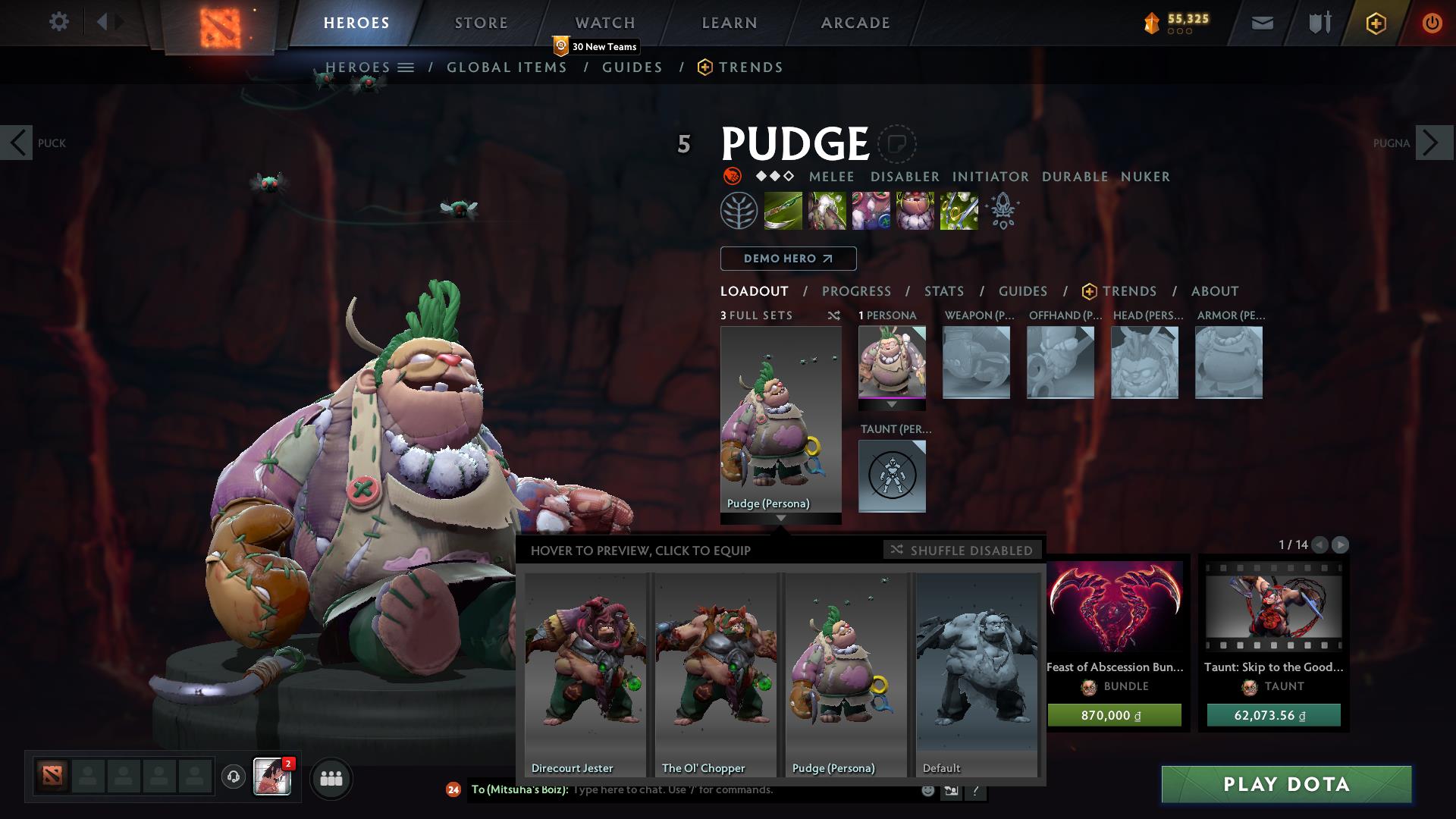Toggle the Shuffle Disabled setting

tap(962, 550)
